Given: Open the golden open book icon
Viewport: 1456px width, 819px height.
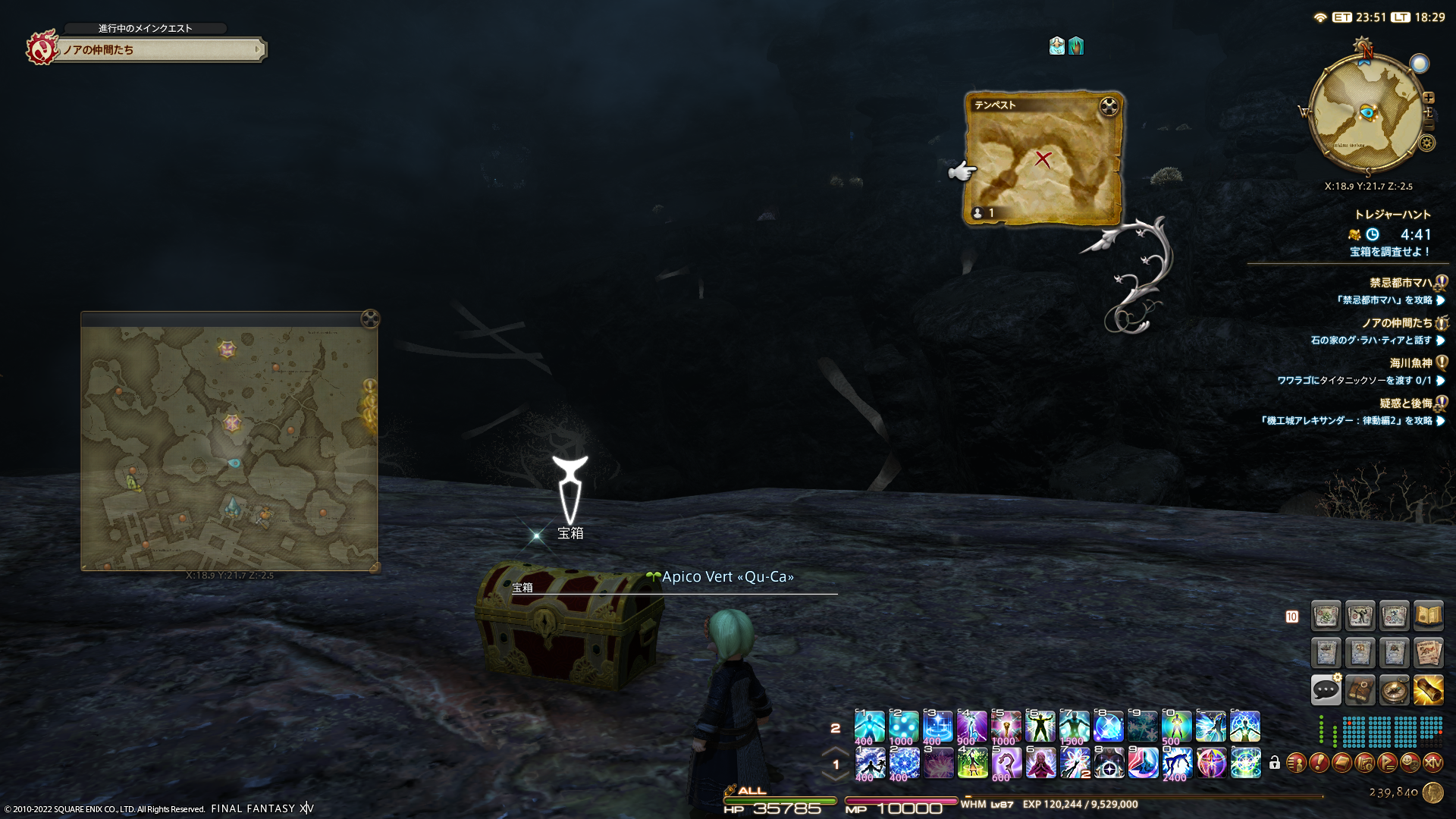Looking at the screenshot, I should [1428, 616].
